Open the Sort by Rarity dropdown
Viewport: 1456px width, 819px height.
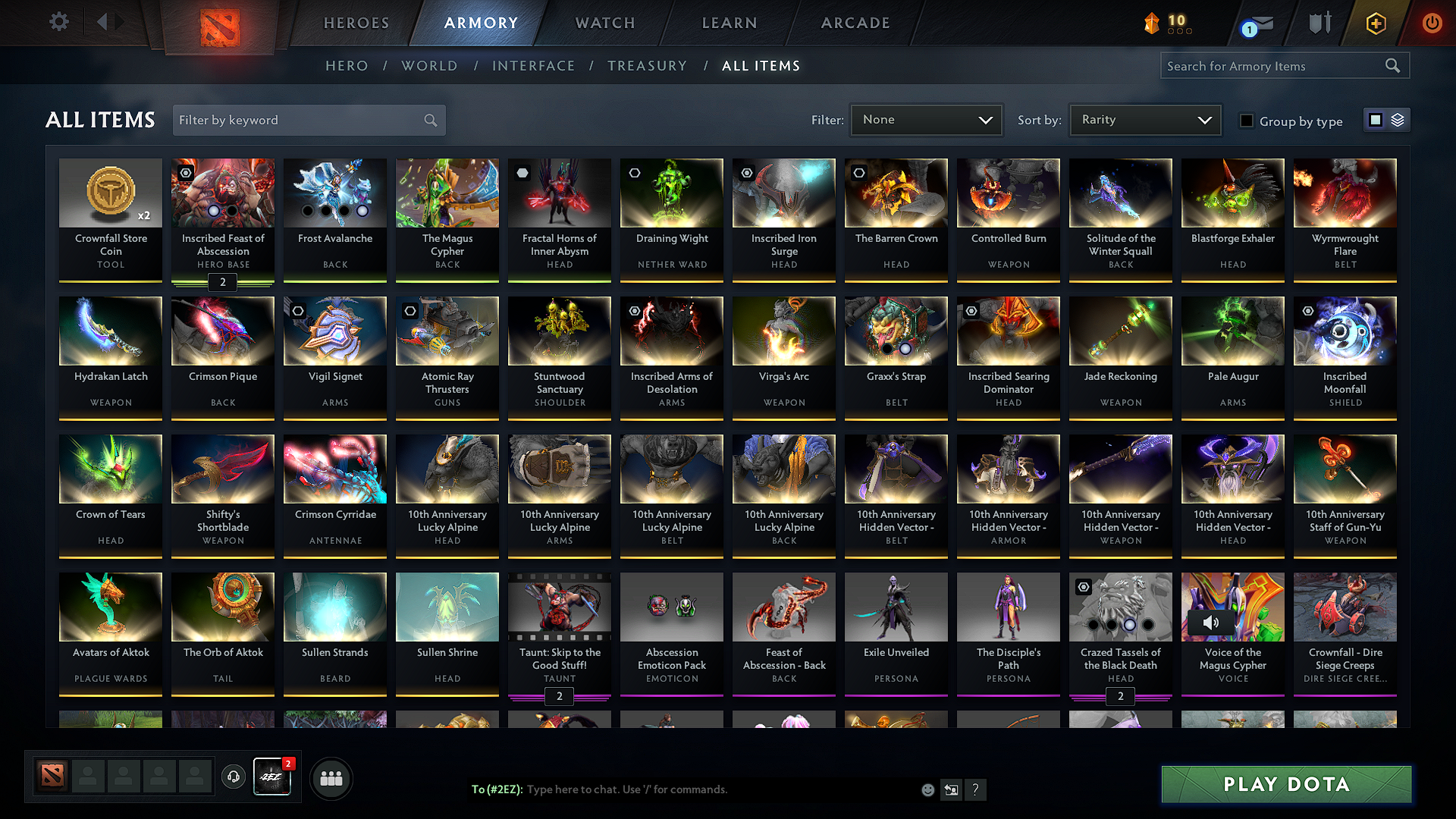pos(1145,119)
